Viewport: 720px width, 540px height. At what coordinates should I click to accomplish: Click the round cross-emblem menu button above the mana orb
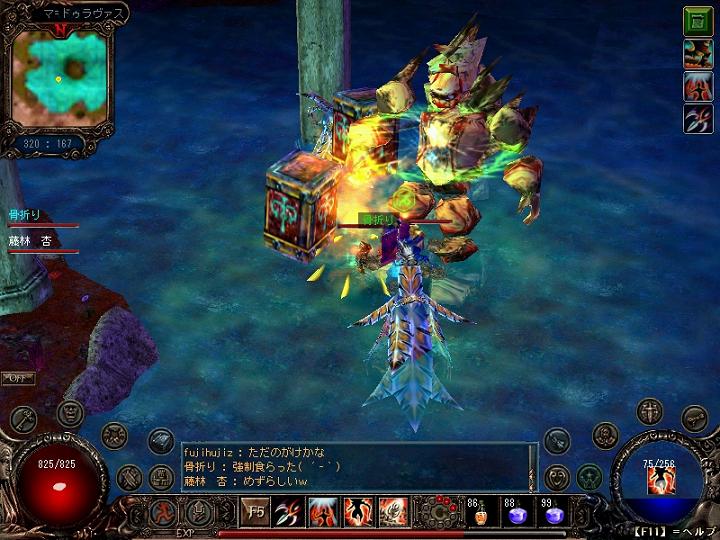[650, 411]
